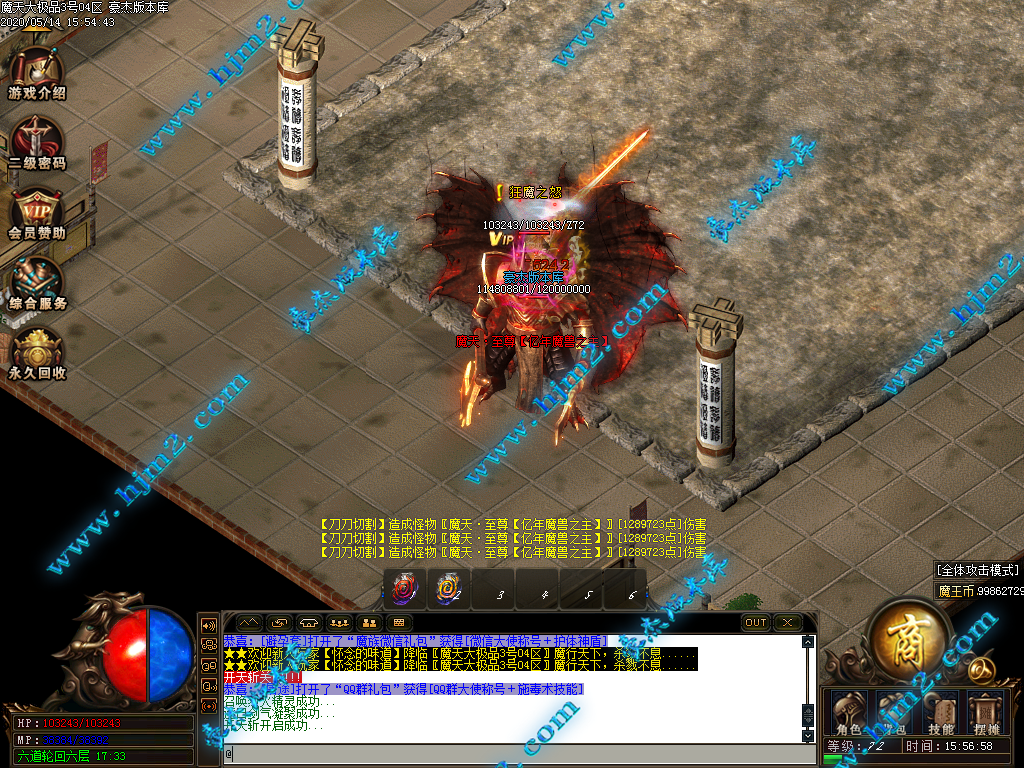Image resolution: width=1024 pixels, height=768 pixels.
Task: Open the 技能 skills panel
Action: [x=941, y=712]
